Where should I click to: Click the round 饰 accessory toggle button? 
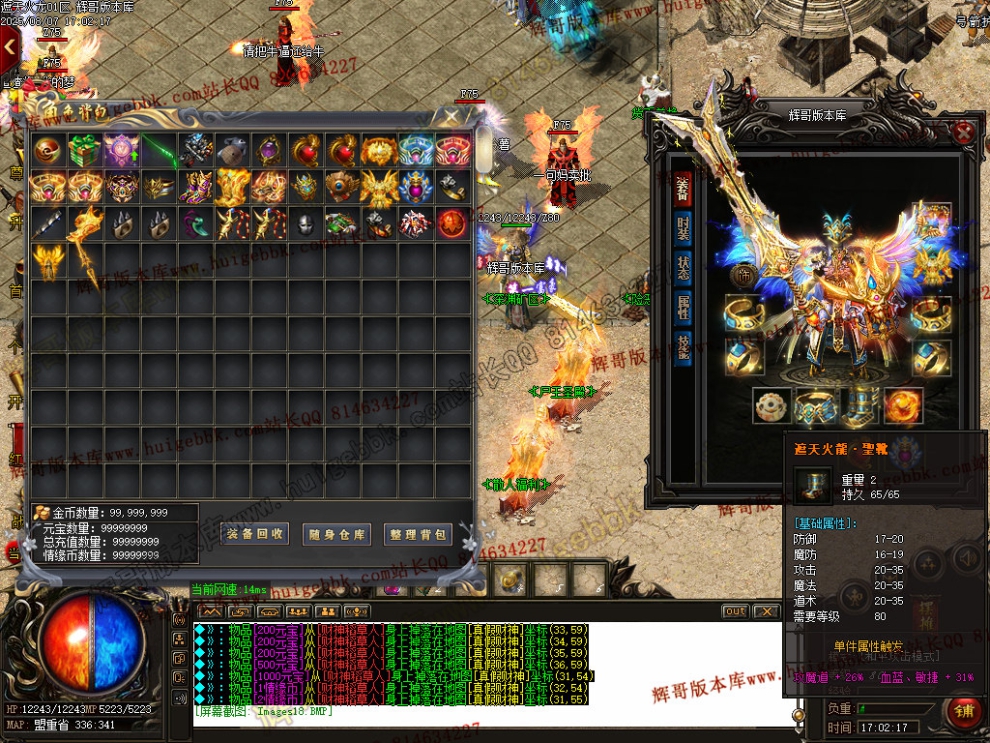pos(744,275)
